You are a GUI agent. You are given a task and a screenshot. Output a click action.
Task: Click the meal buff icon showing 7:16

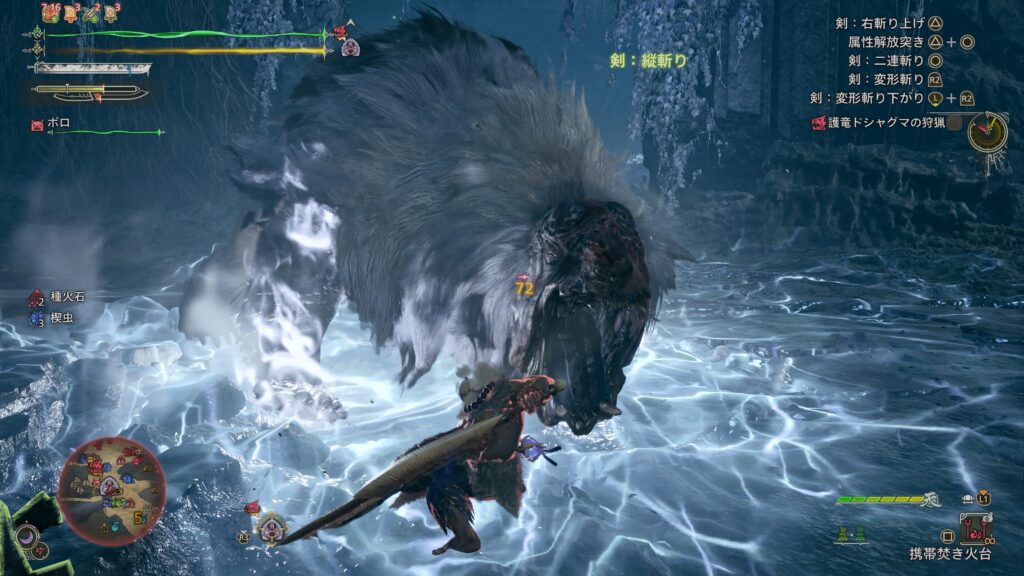coord(50,13)
